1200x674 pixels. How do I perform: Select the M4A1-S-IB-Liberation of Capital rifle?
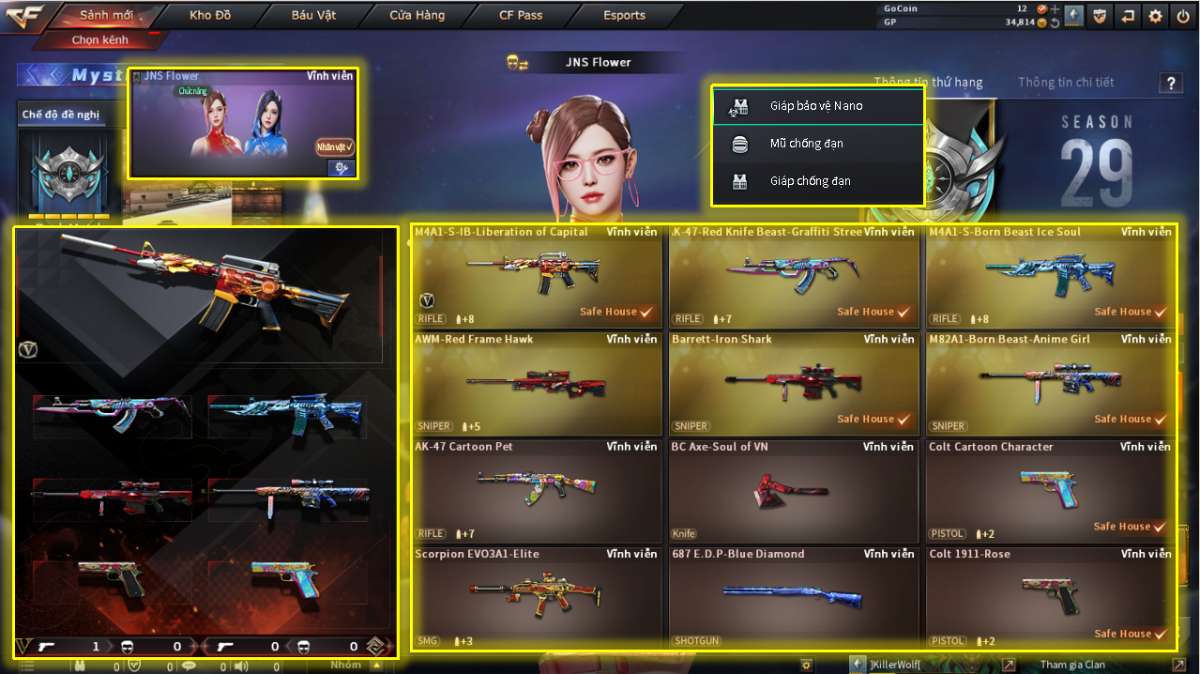point(537,276)
